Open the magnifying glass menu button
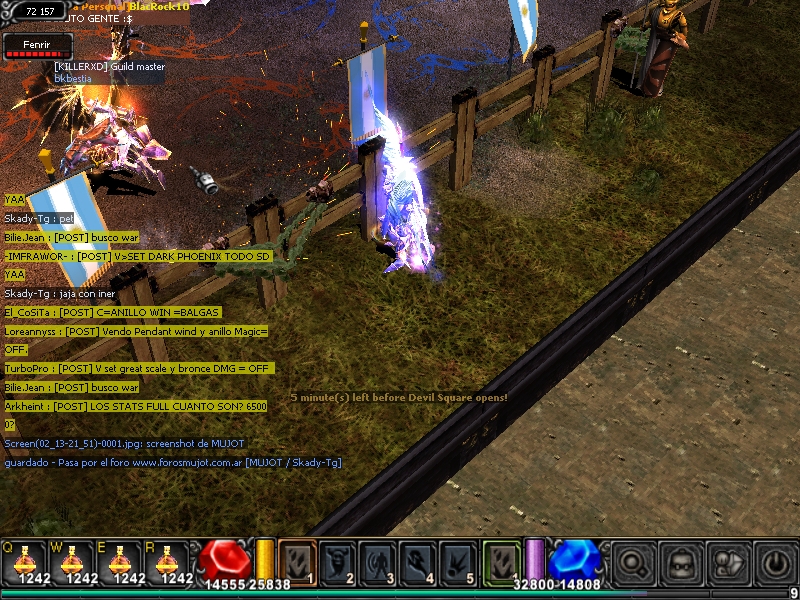Image resolution: width=800 pixels, height=600 pixels. [633, 562]
